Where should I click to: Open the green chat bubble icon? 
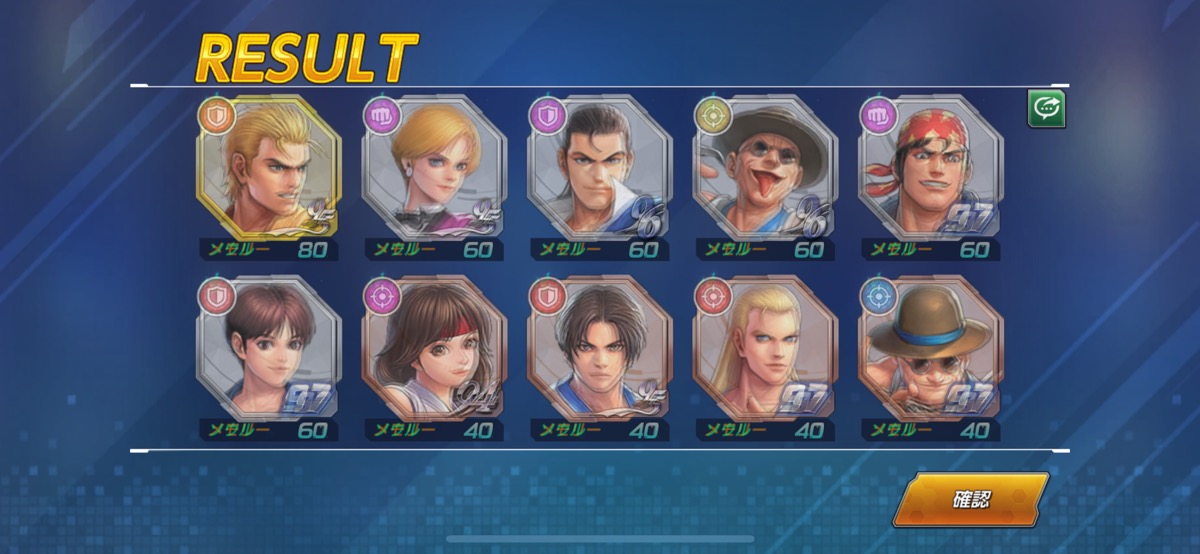click(1046, 110)
